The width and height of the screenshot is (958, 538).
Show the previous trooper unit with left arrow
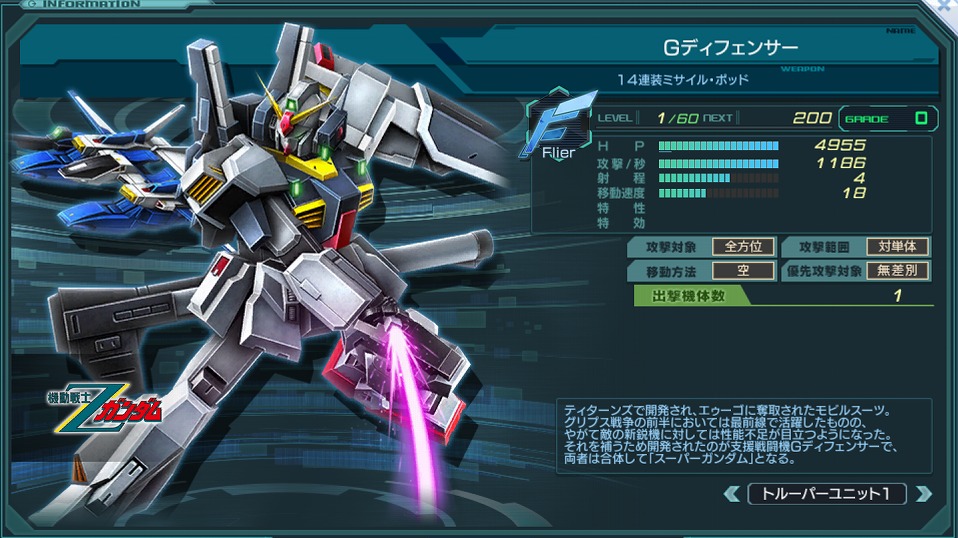733,494
